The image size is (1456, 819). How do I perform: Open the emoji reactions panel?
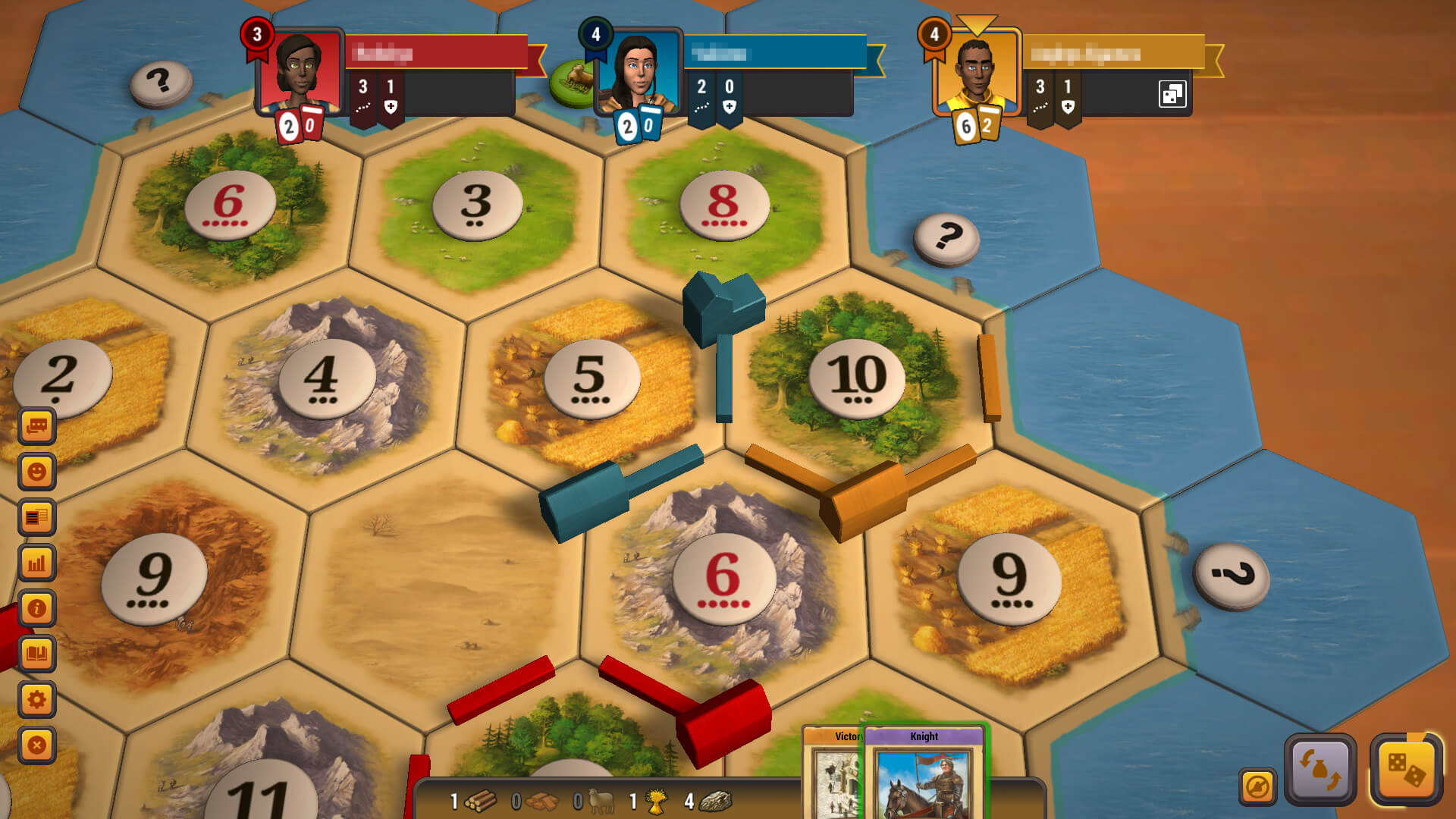(x=36, y=472)
